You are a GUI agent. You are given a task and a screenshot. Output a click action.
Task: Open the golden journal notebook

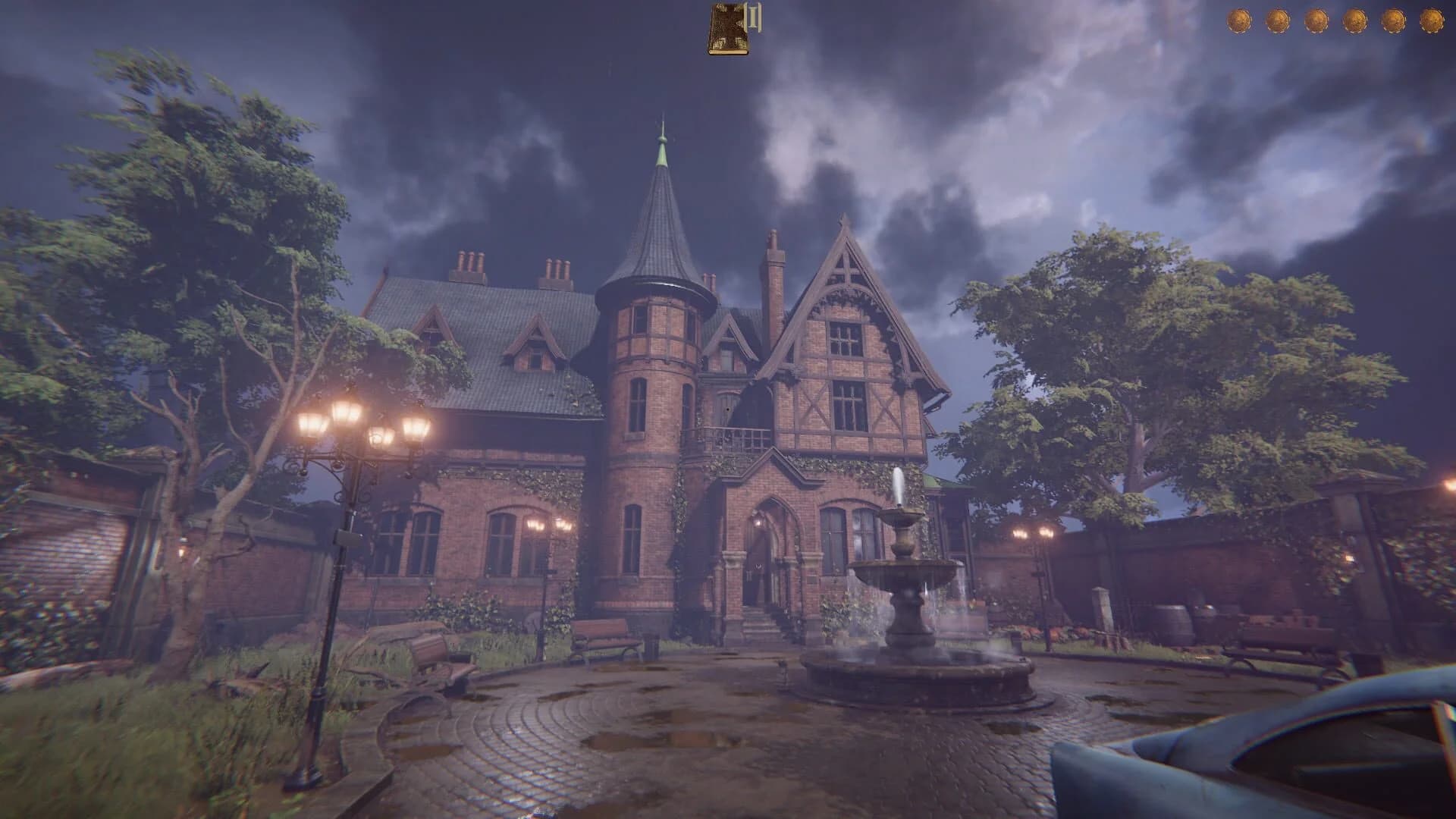726,30
